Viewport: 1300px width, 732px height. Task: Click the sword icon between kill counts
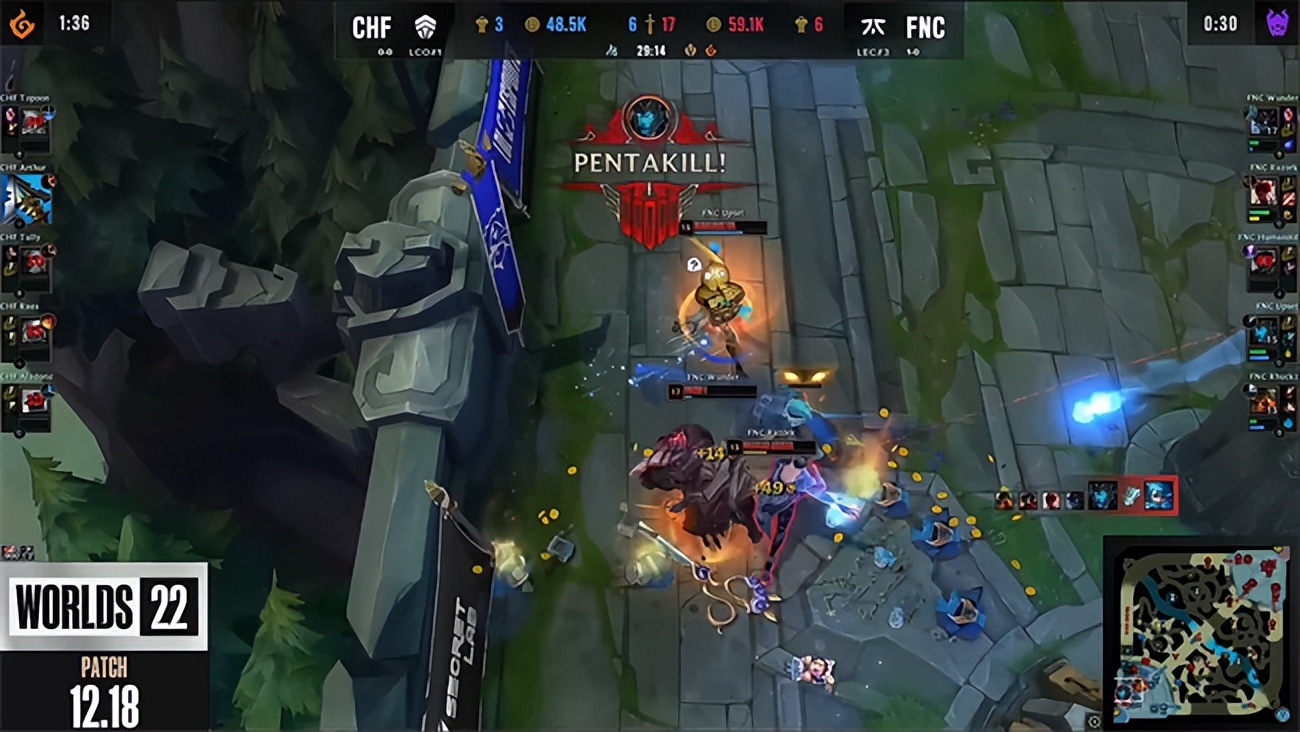pyautogui.click(x=650, y=22)
